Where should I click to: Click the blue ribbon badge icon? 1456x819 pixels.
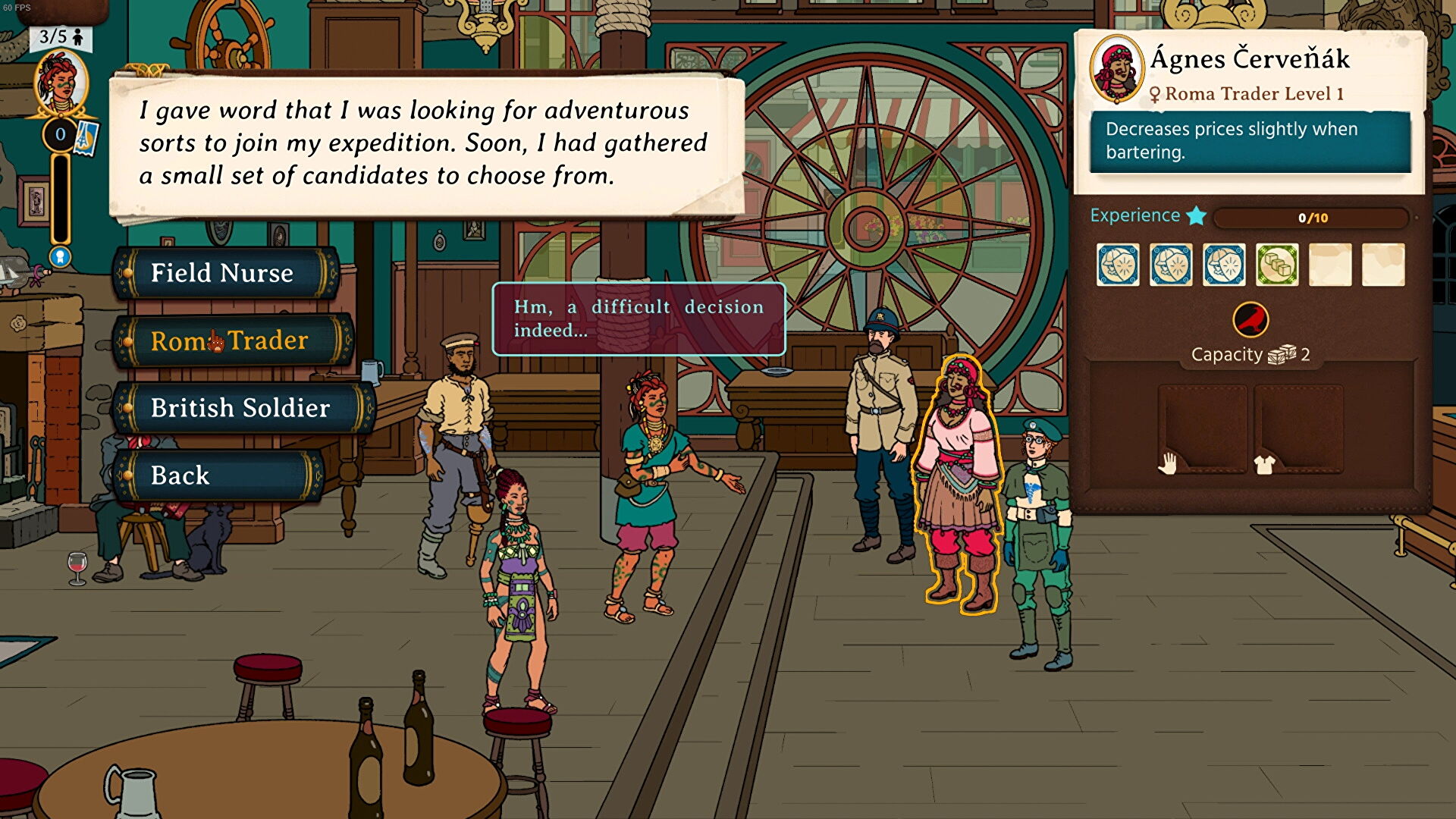tap(60, 256)
